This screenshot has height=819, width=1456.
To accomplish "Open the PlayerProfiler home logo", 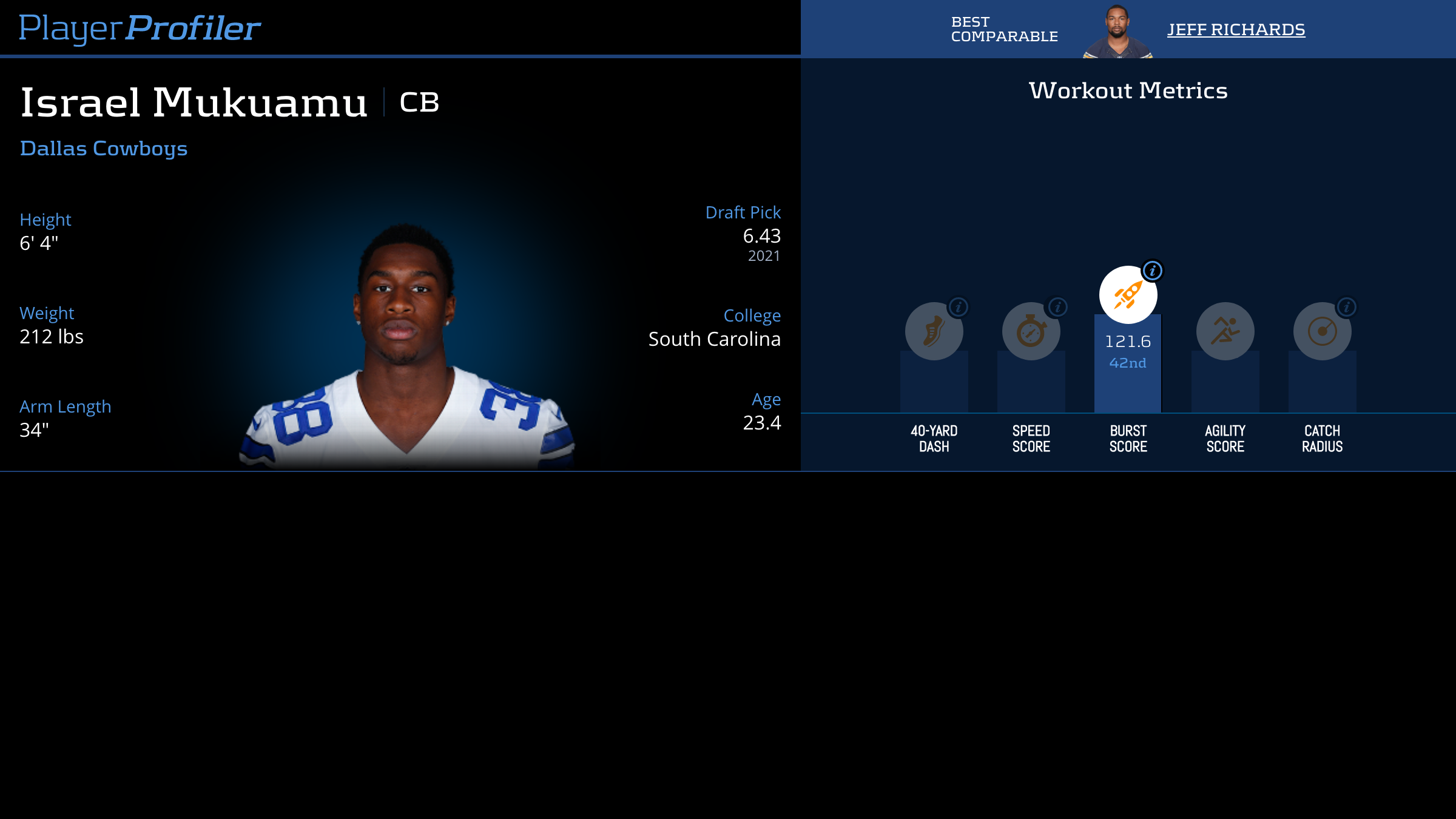I will click(x=140, y=28).
